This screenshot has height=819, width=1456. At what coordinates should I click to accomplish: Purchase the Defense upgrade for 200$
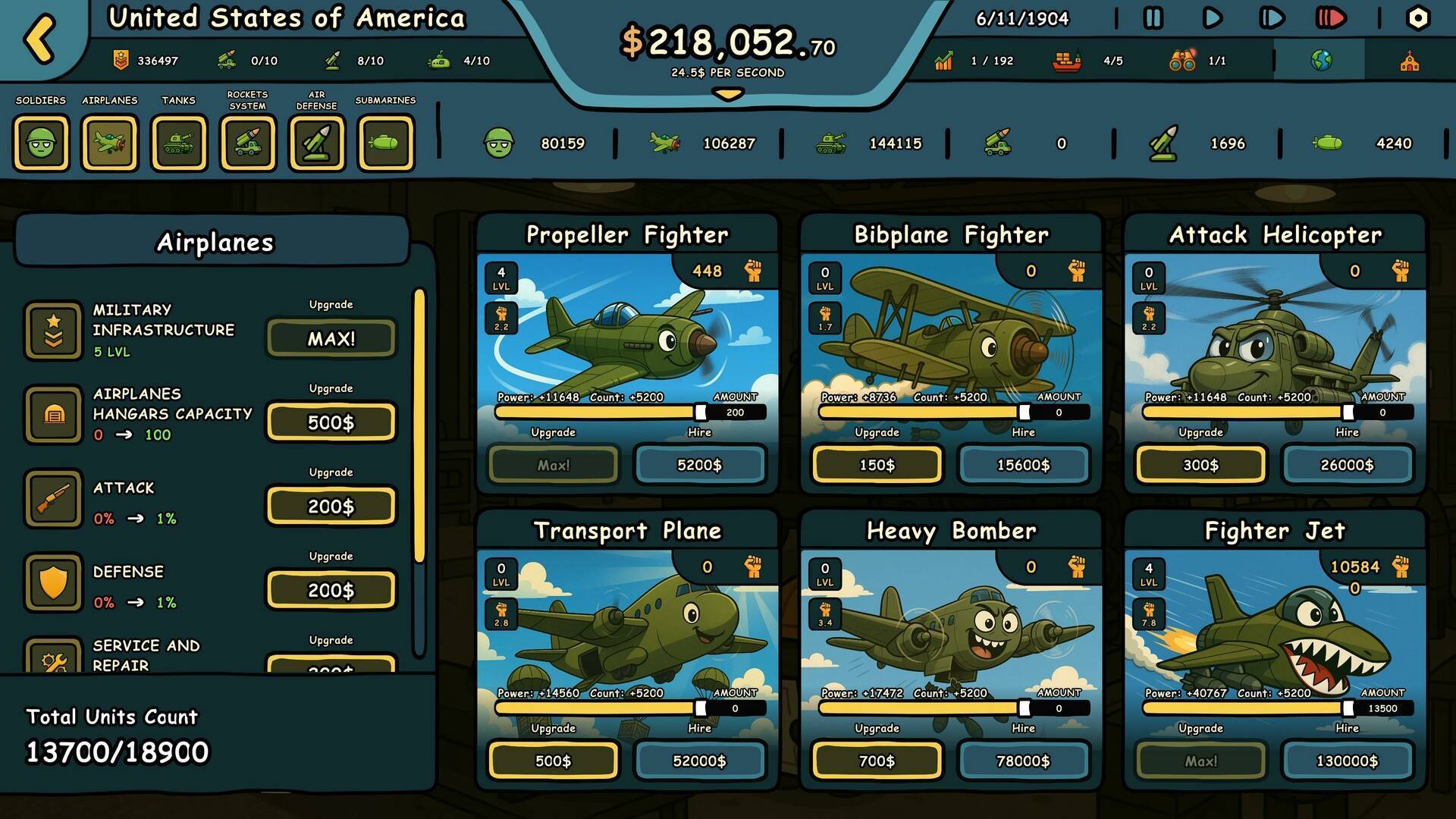pos(331,590)
